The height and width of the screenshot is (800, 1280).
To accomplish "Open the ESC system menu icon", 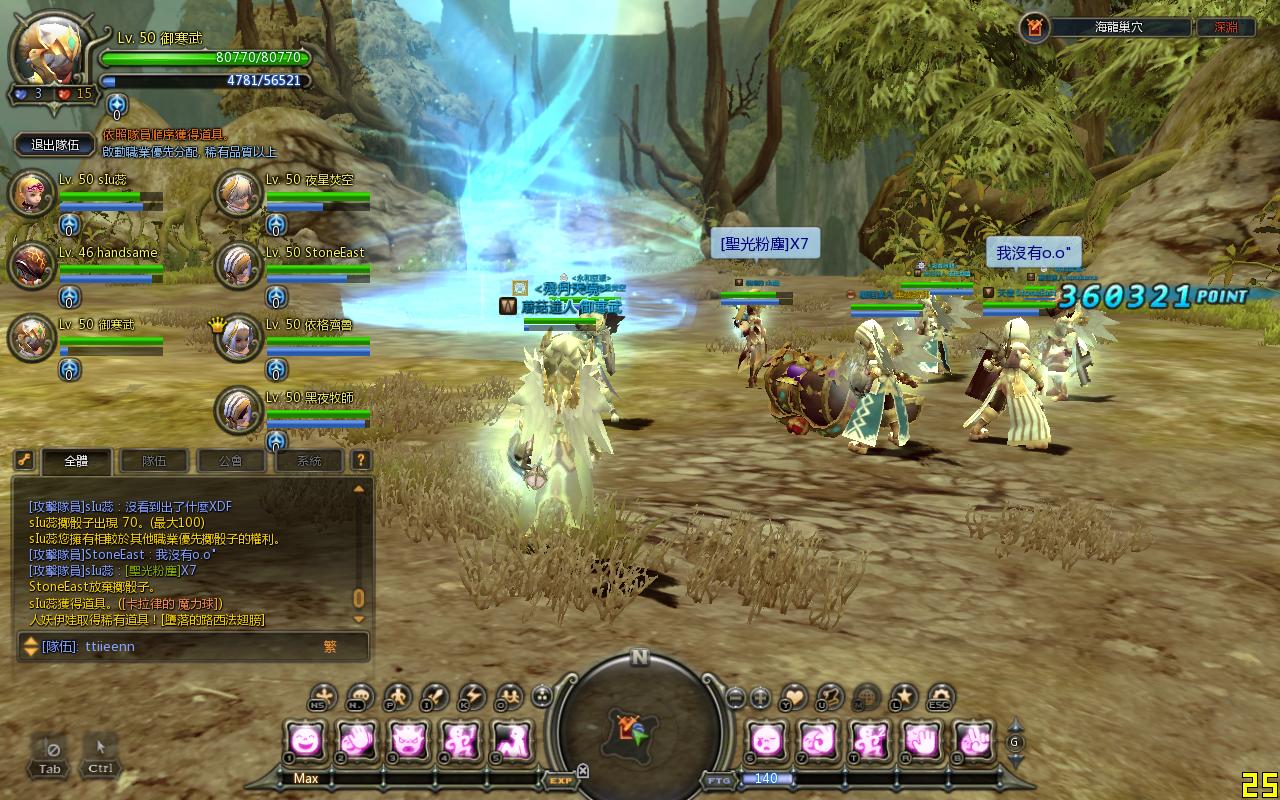I will point(940,696).
